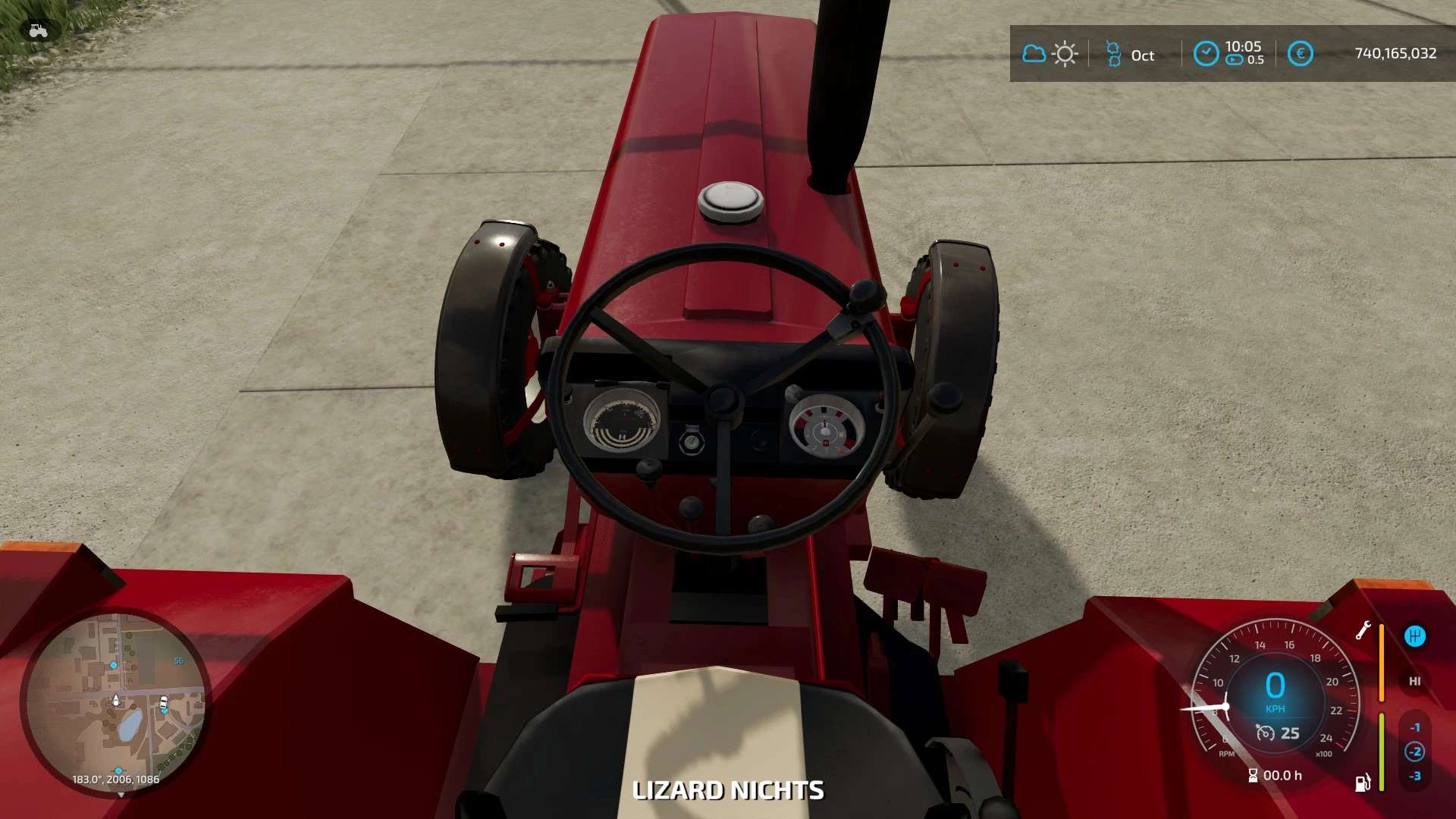Open the circular minimap

[115, 702]
